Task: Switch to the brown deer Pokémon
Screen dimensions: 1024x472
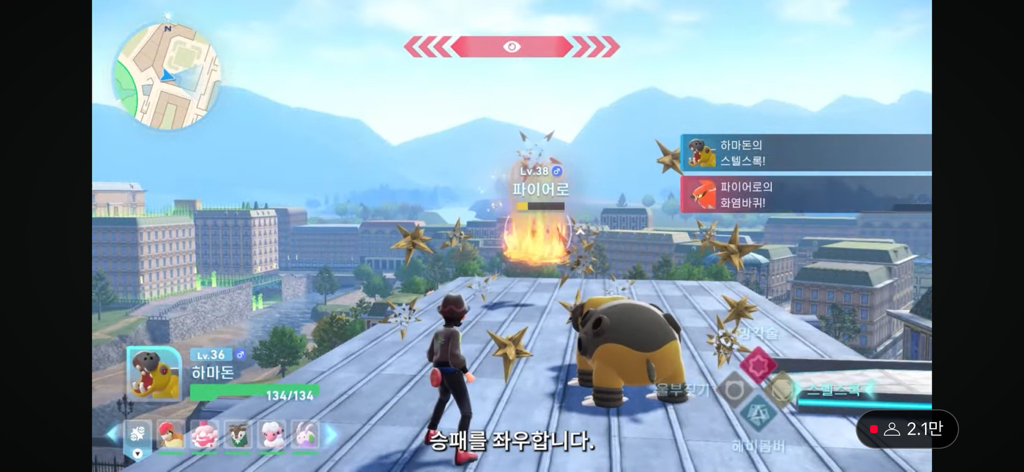Action: point(237,434)
